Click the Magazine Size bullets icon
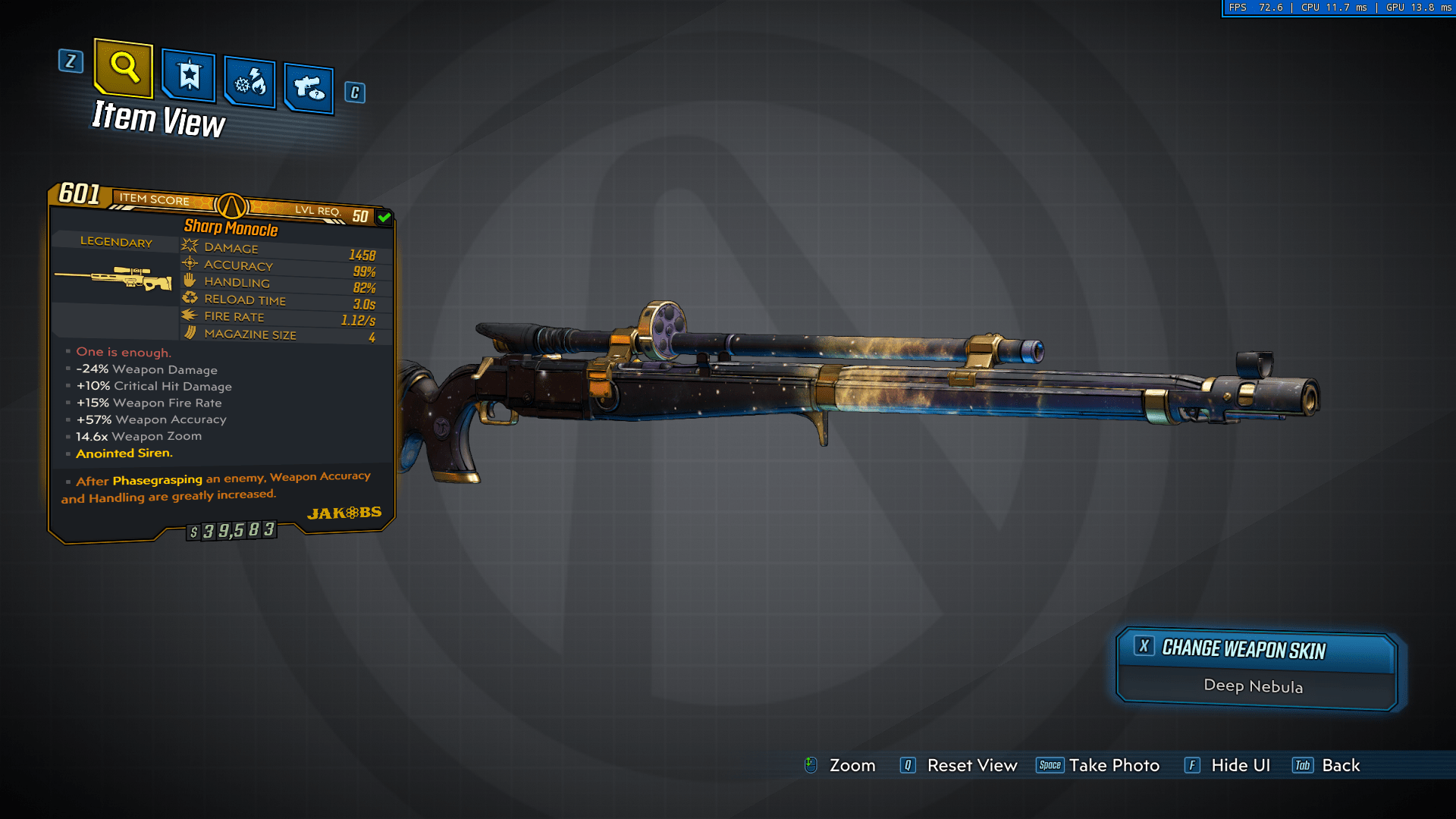The width and height of the screenshot is (1456, 819). (x=189, y=333)
